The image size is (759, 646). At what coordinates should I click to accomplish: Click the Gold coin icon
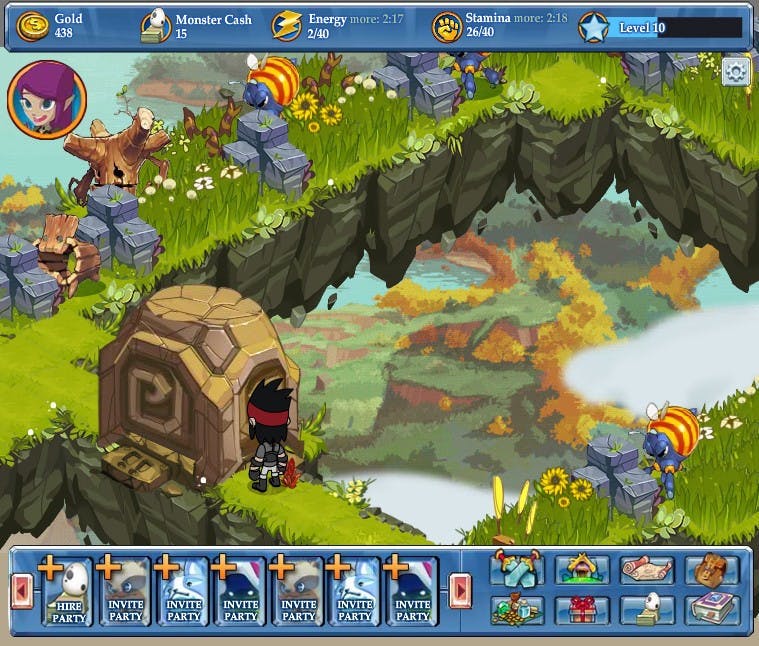pos(32,26)
